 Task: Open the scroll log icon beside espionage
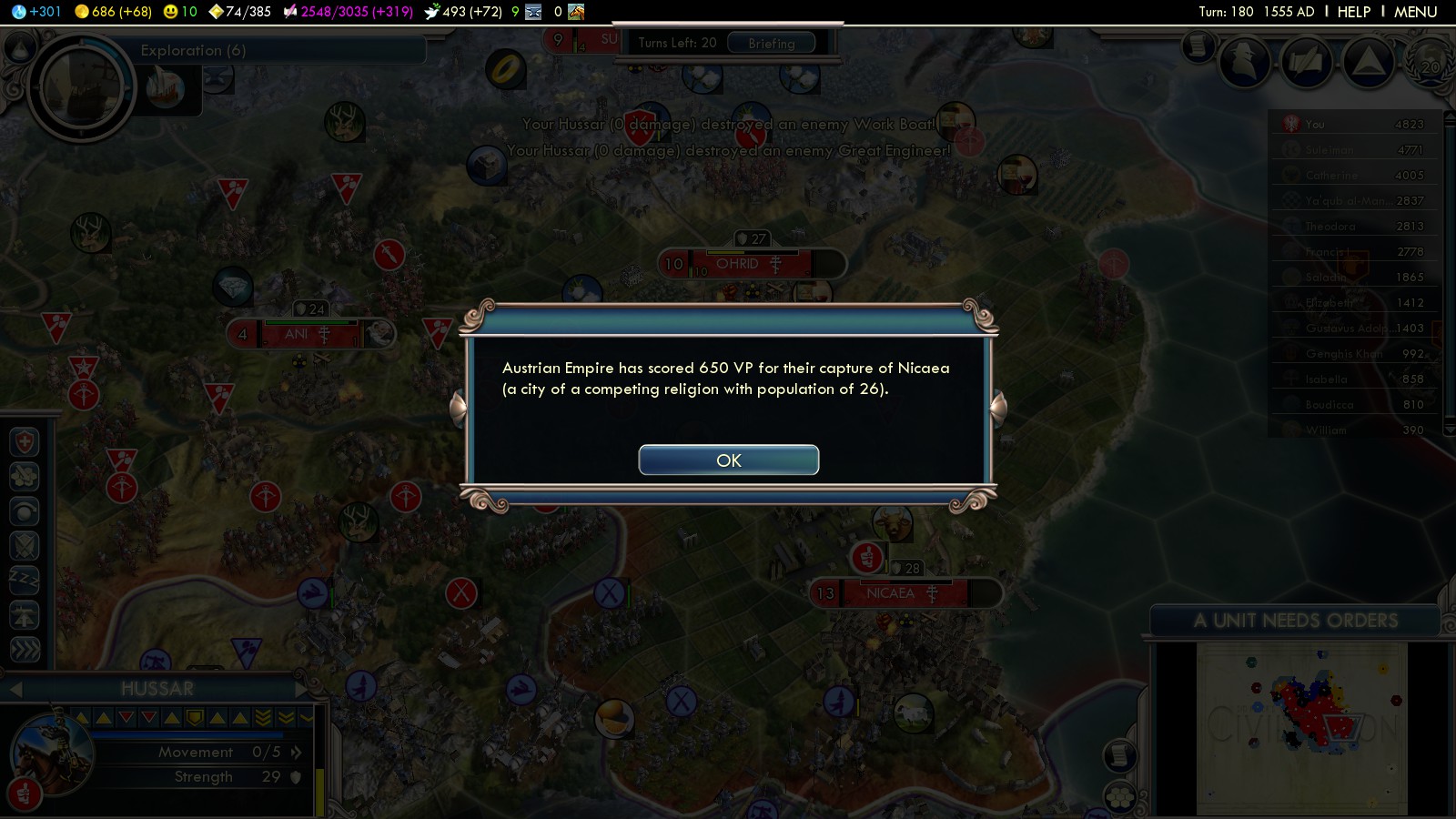[1198, 45]
